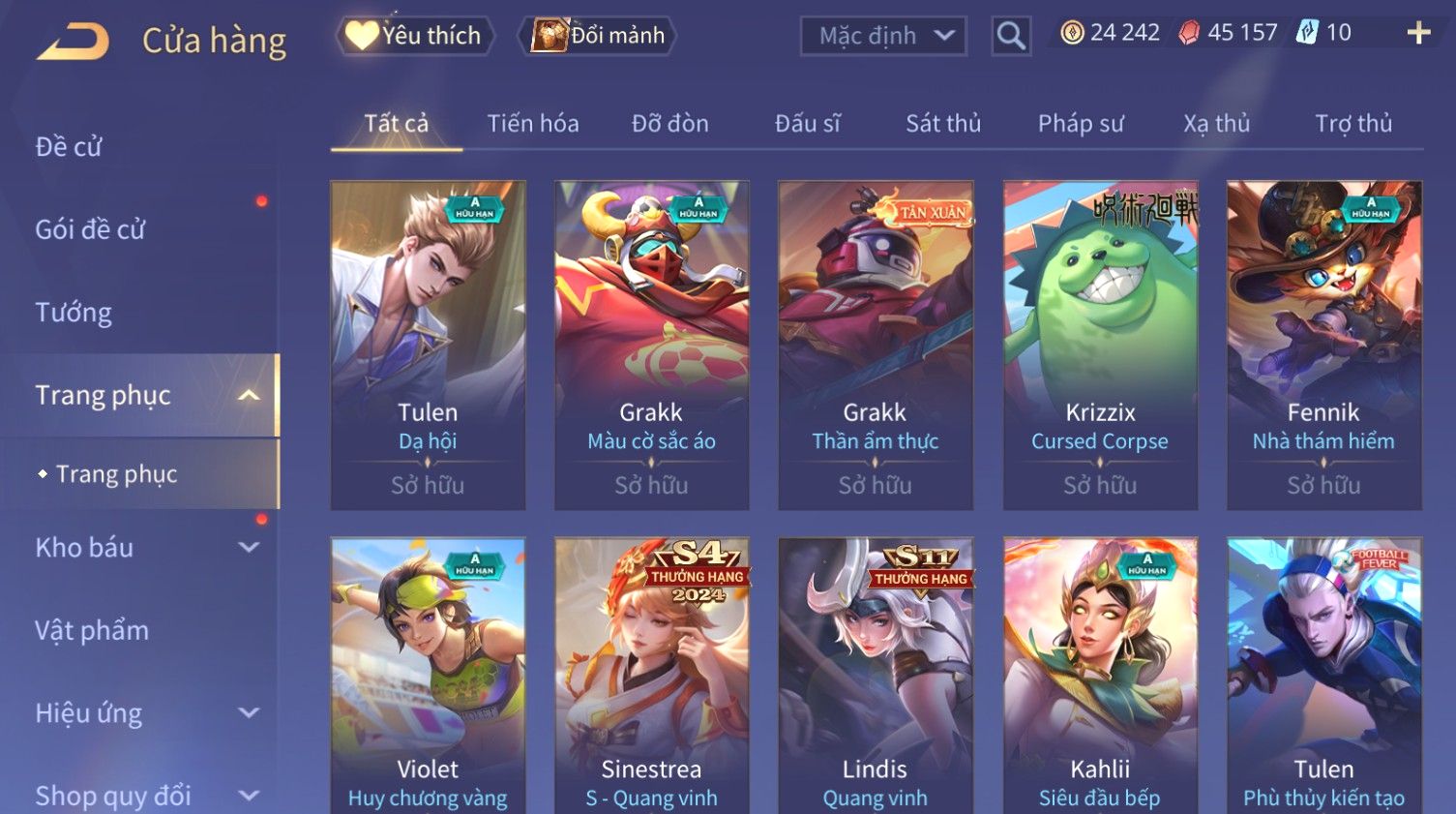Switch to the Tiến hóa tab

tap(533, 124)
